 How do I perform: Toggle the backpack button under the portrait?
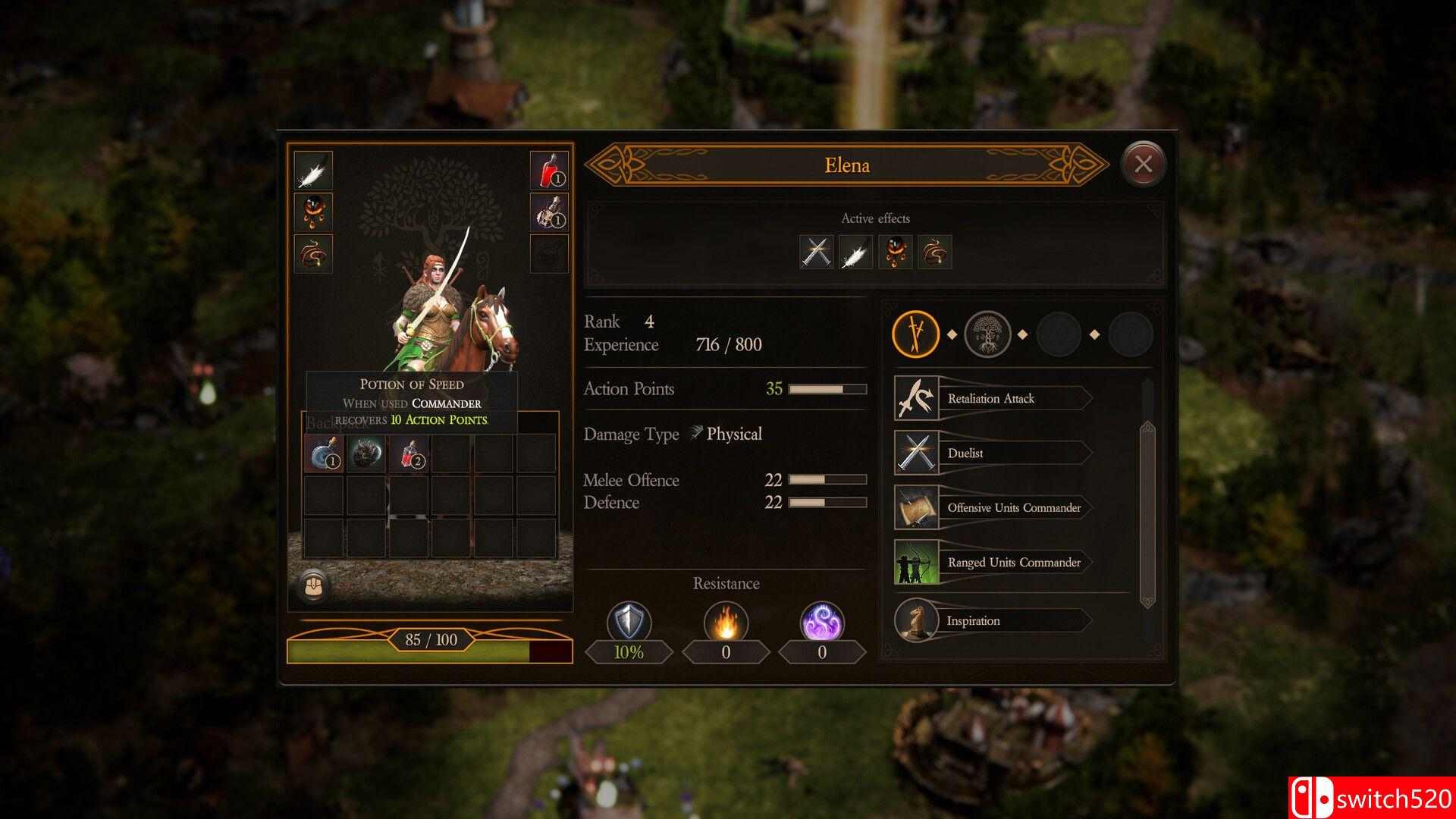click(x=312, y=585)
